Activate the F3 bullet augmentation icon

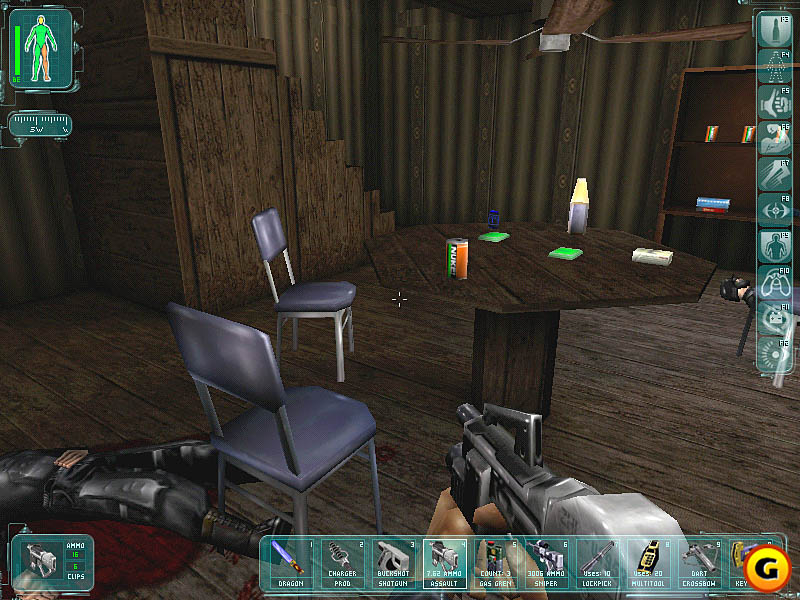tap(775, 30)
